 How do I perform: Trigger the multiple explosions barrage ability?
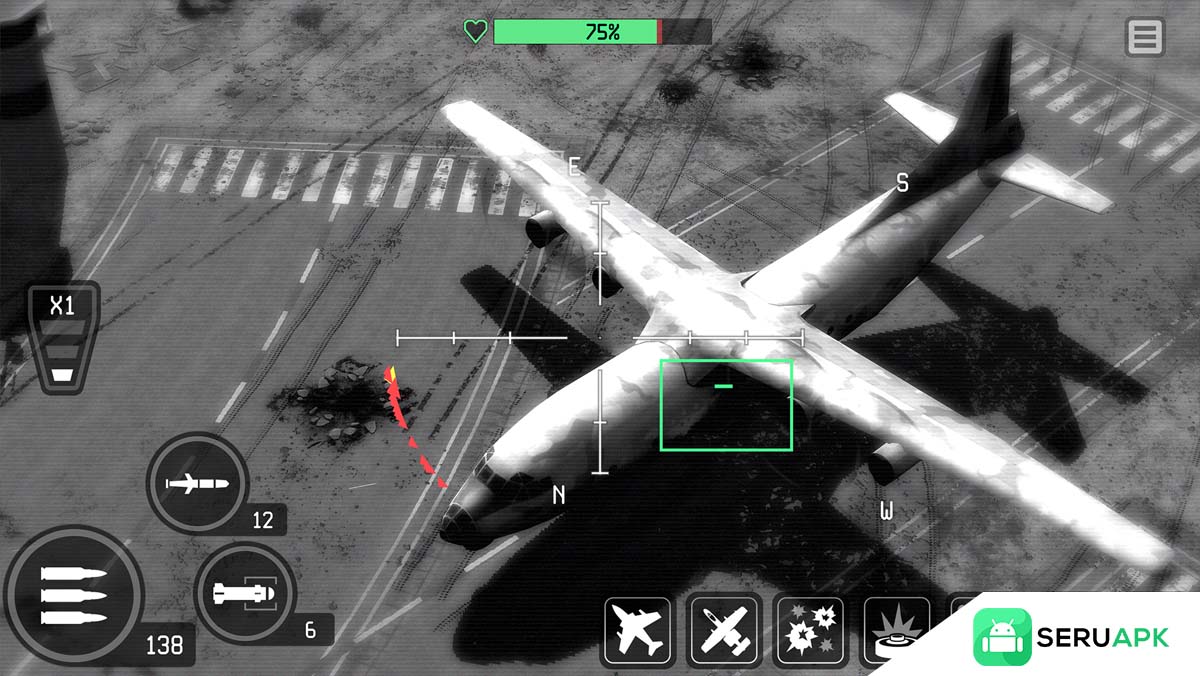[810, 631]
